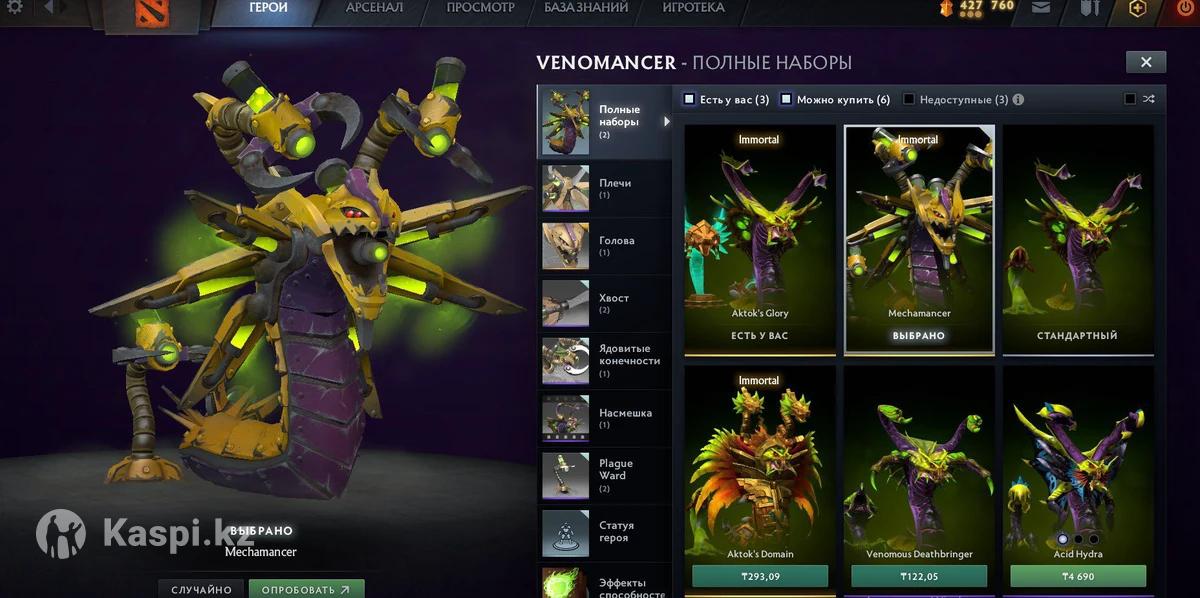Select the Плечи (shoulders) category

tap(604, 189)
